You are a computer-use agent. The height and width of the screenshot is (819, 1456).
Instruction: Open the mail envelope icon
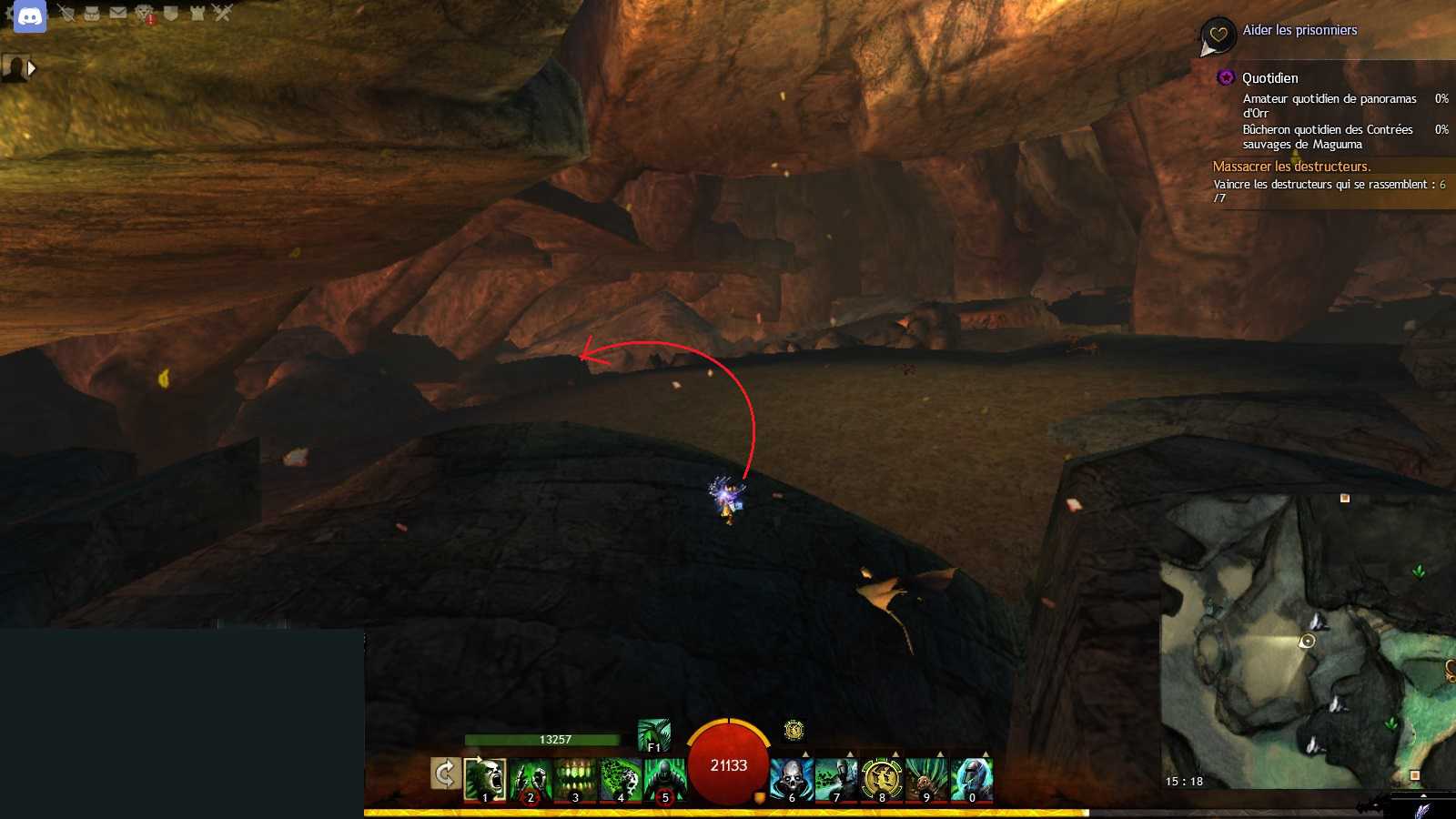click(118, 13)
